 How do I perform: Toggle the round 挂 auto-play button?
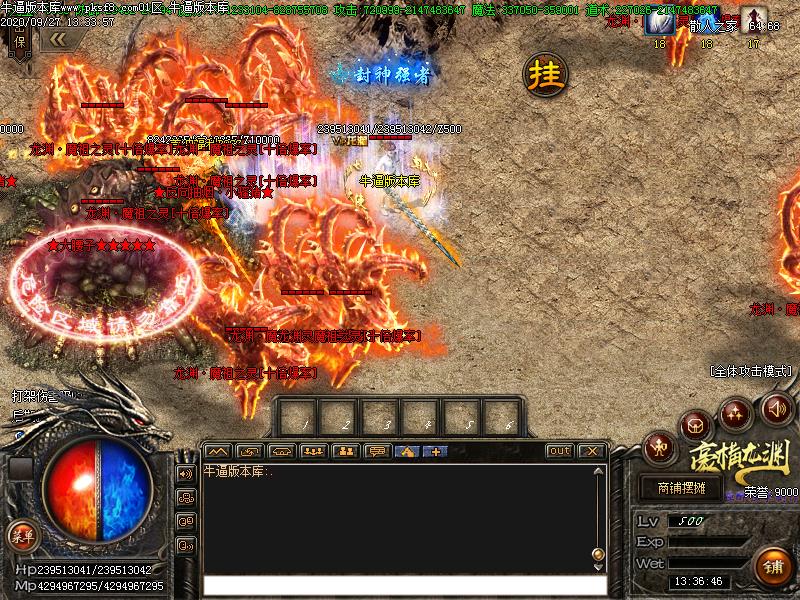[x=547, y=74]
